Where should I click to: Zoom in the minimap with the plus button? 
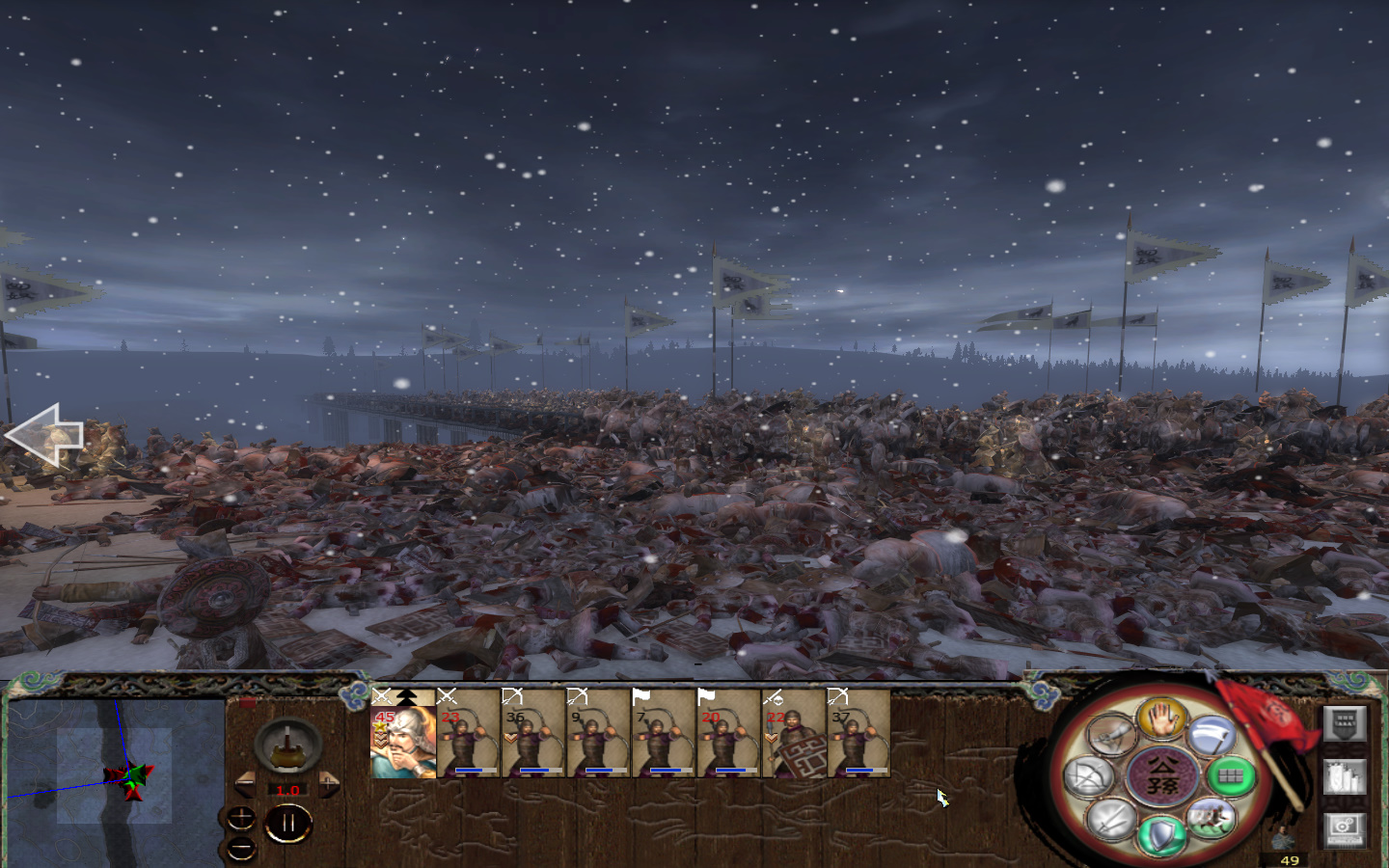click(241, 818)
